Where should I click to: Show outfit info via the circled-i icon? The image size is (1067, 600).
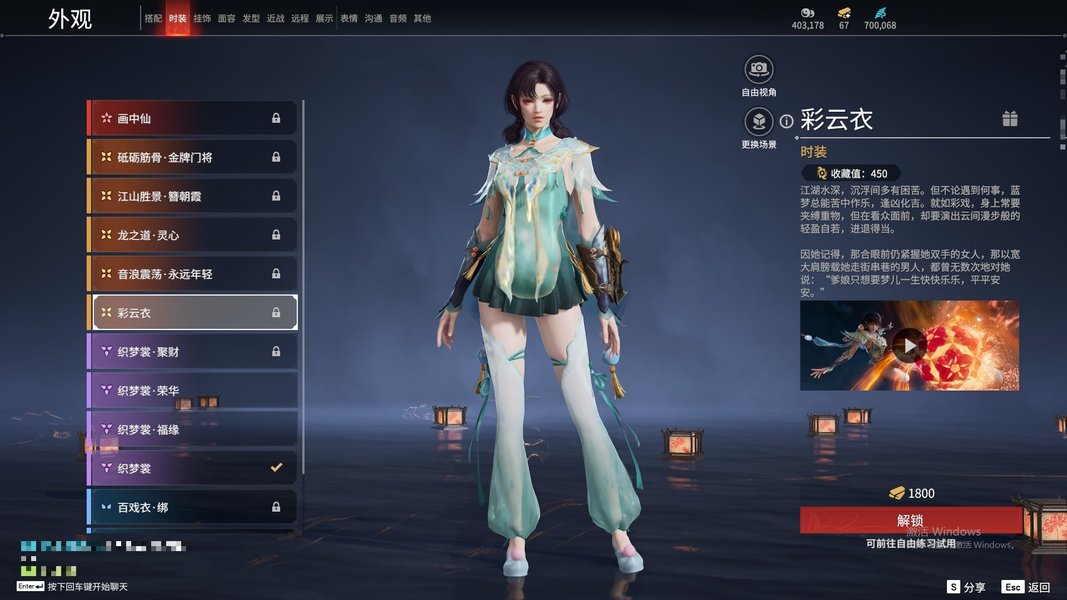coord(786,121)
